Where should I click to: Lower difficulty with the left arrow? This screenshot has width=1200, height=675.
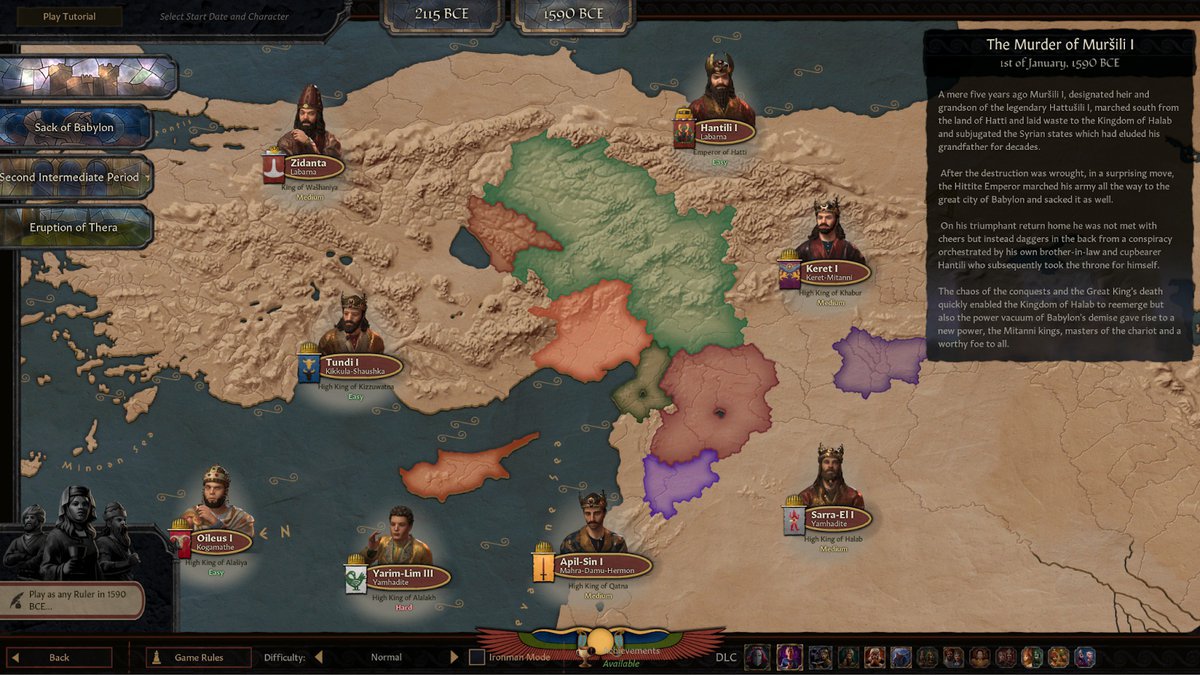(319, 657)
